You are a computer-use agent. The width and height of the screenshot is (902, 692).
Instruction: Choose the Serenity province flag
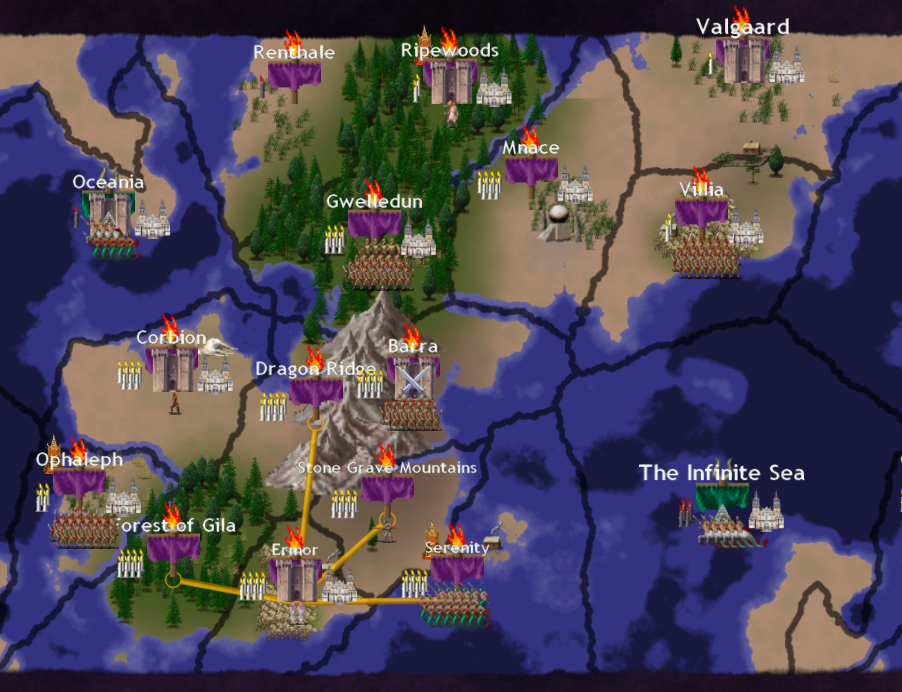point(457,569)
